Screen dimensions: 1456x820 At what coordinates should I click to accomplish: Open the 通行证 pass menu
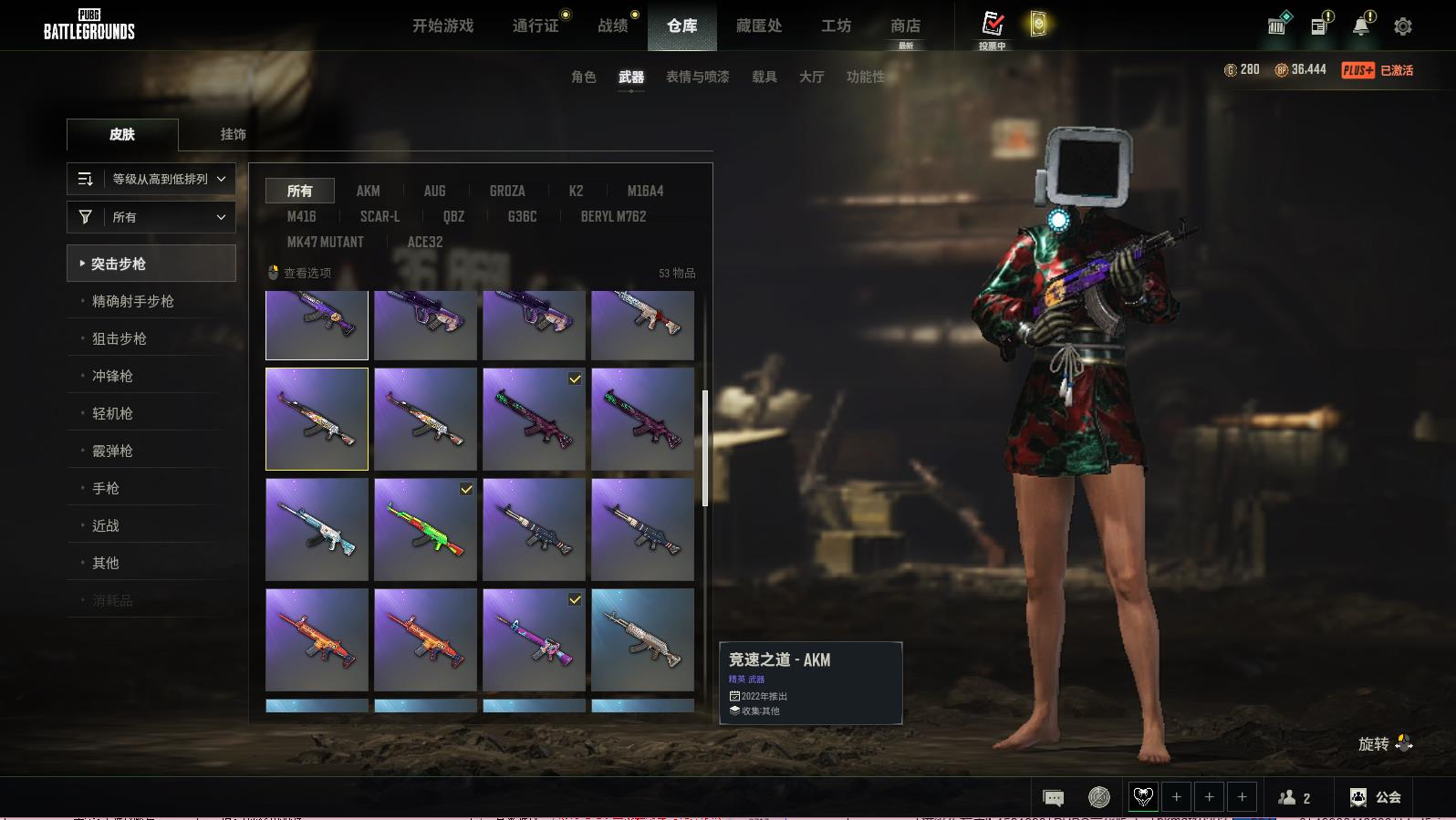point(536,26)
